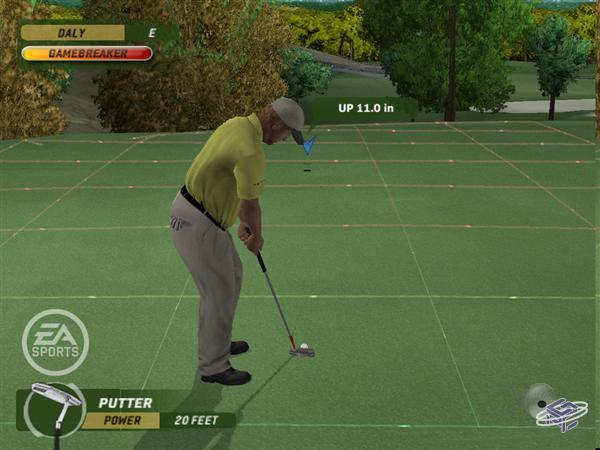
Task: Click the PUTTER club name label
Action: pyautogui.click(x=125, y=403)
